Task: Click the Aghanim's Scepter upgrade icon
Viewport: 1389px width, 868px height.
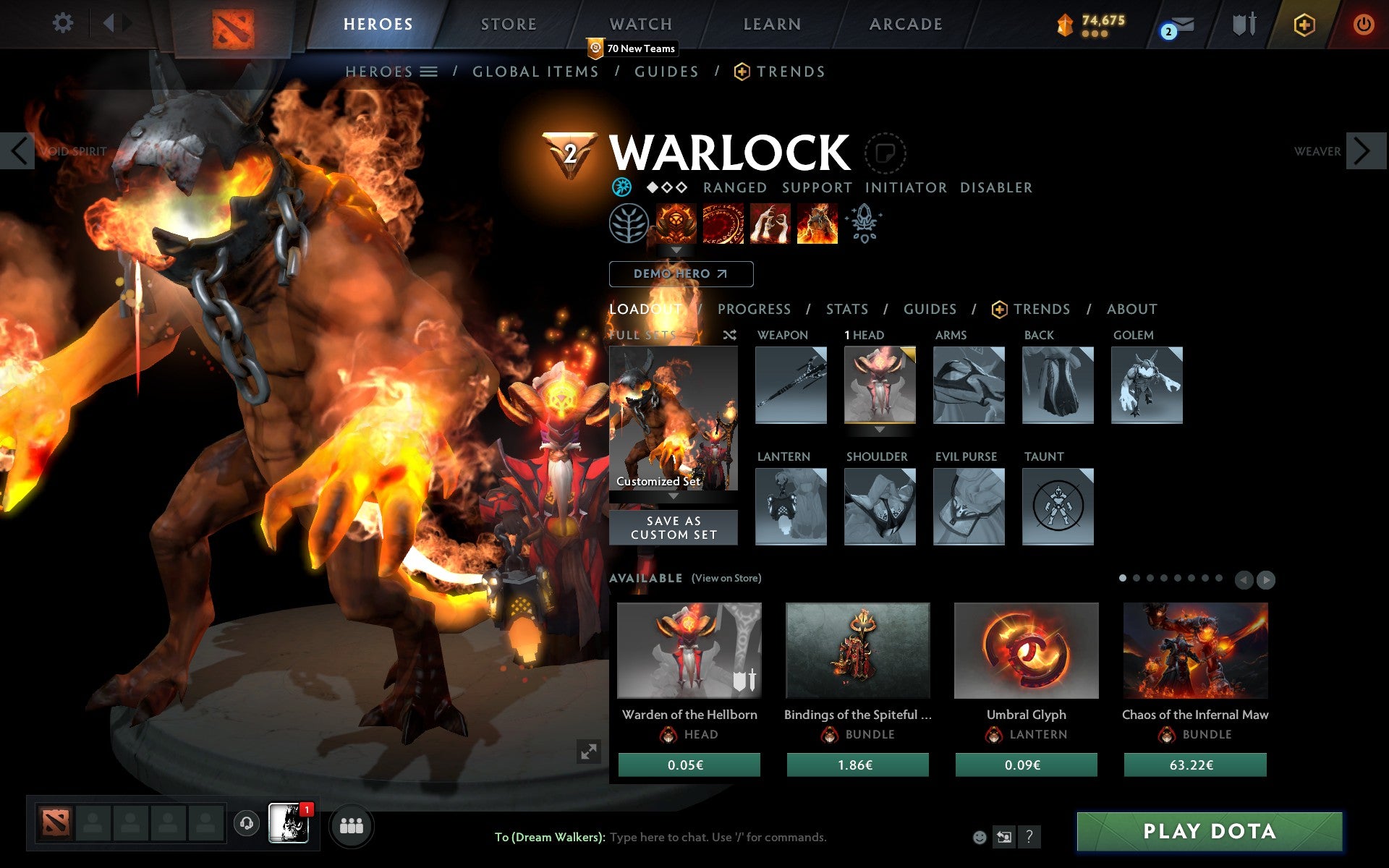Action: pyautogui.click(x=865, y=224)
